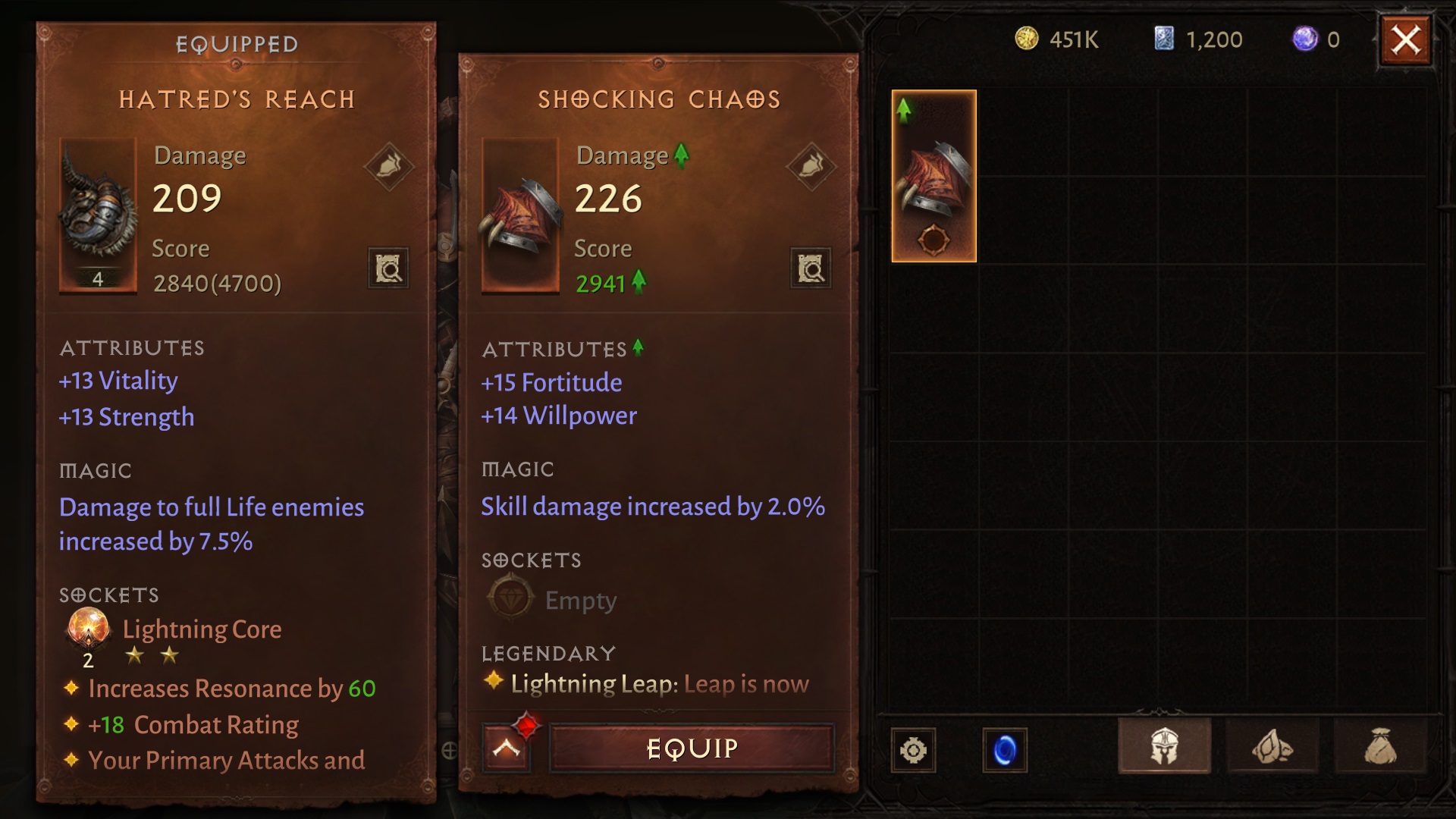Expand the extra actions chevron beside Equip
1456x819 pixels.
[505, 746]
